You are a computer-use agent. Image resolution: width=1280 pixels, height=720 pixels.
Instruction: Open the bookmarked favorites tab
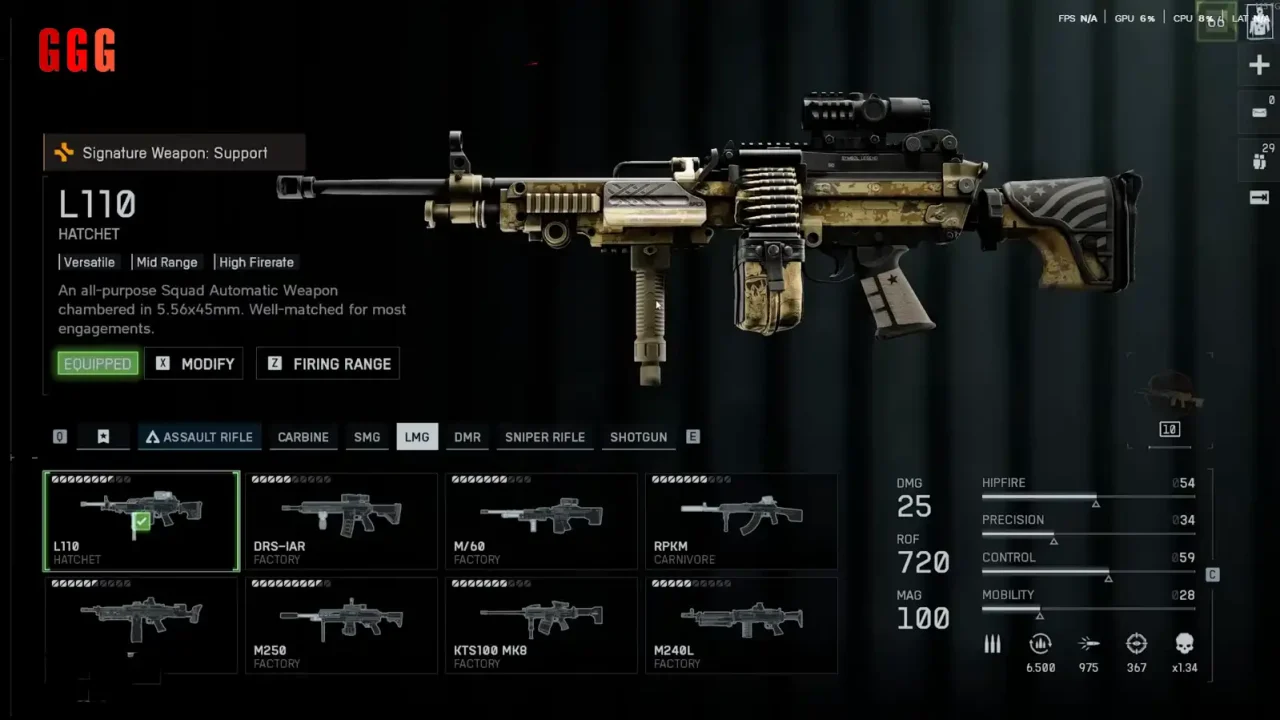point(103,437)
